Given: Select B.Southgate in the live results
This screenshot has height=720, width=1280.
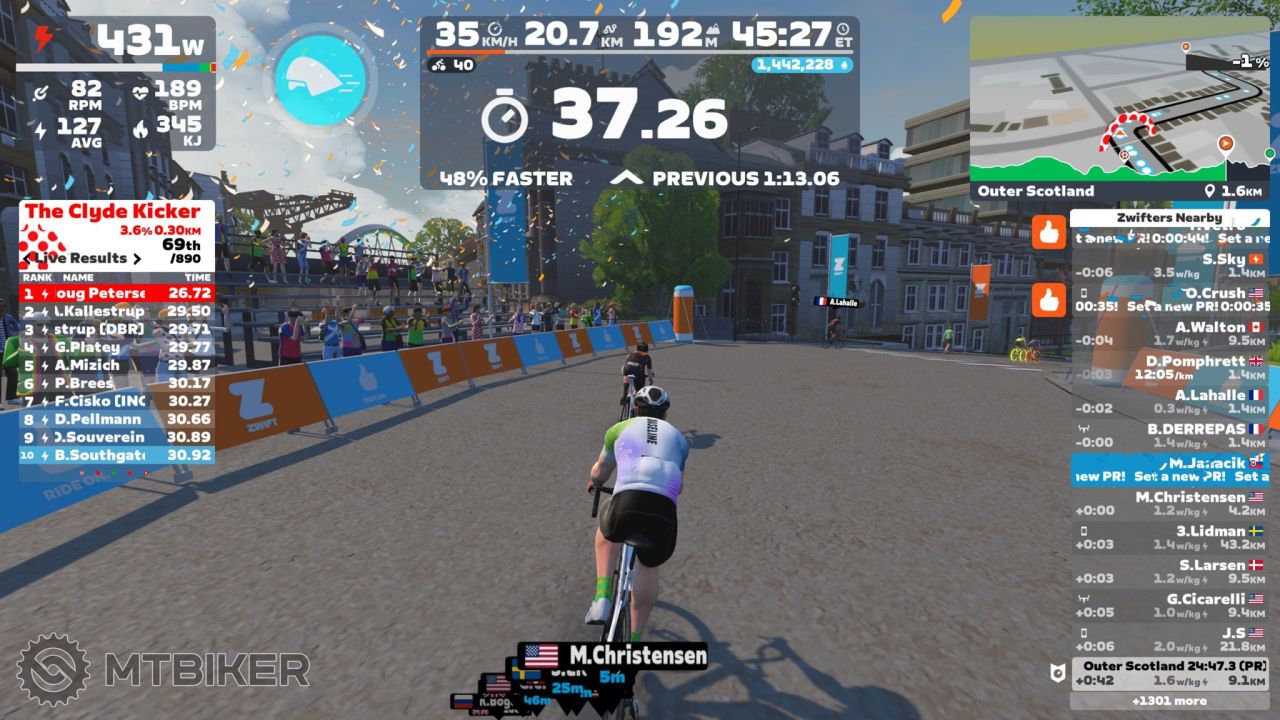Looking at the screenshot, I should 117,455.
